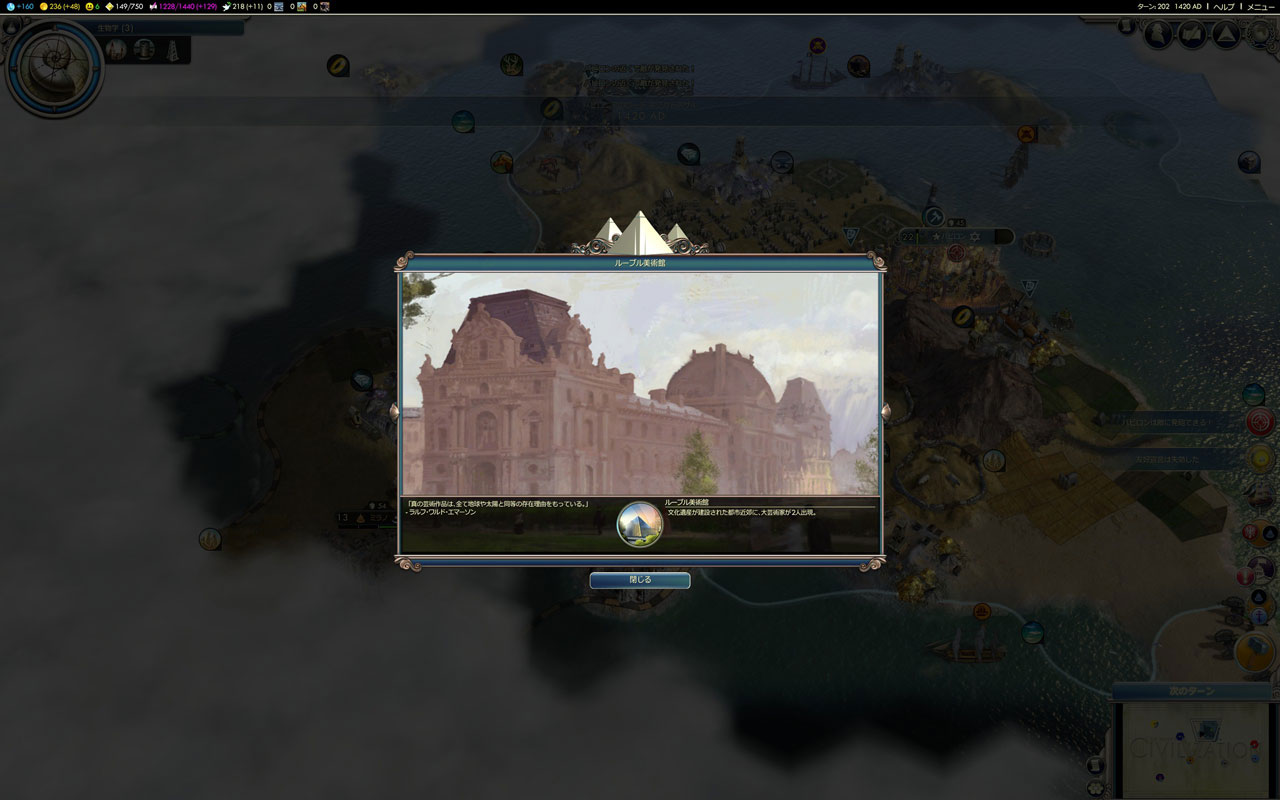Click the Louvre glass pyramid wonder icon
The image size is (1280, 800).
(640, 524)
